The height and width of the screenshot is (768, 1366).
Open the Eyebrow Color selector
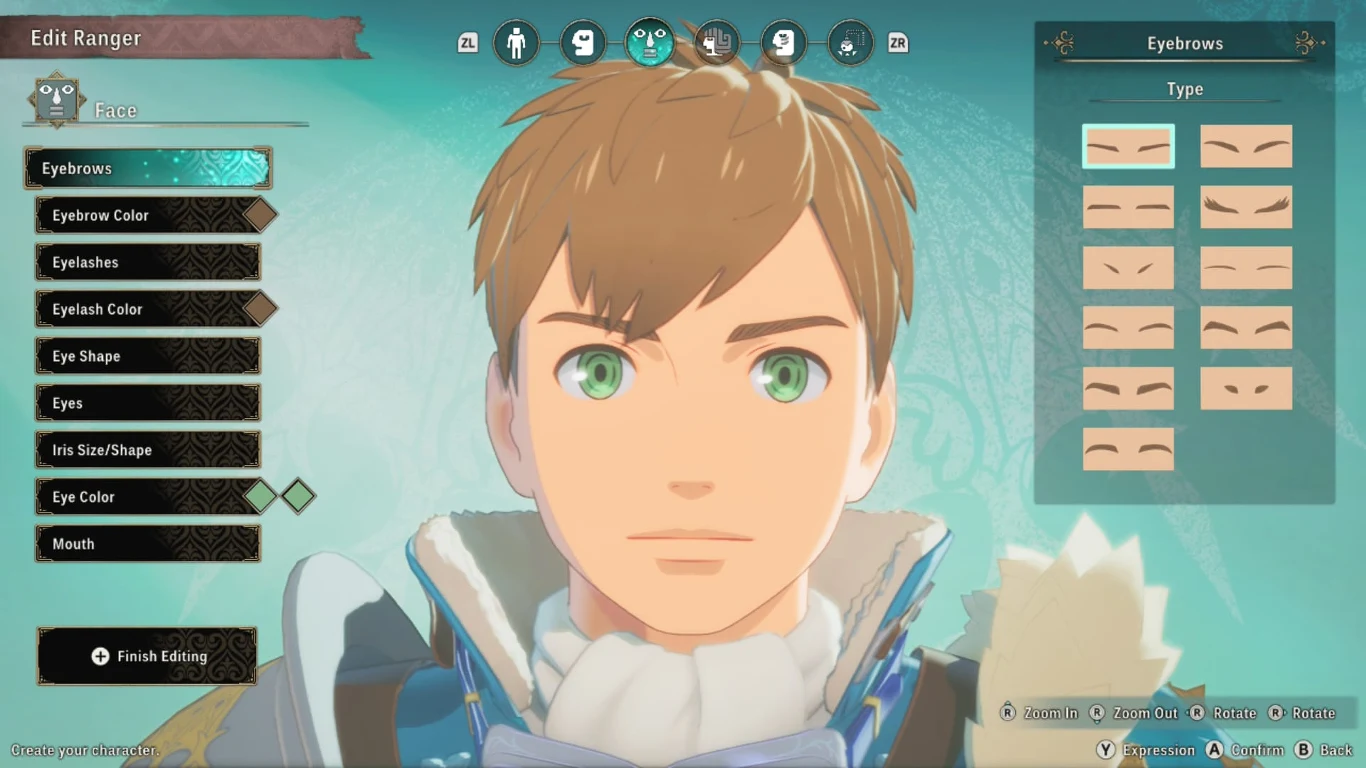coord(147,215)
